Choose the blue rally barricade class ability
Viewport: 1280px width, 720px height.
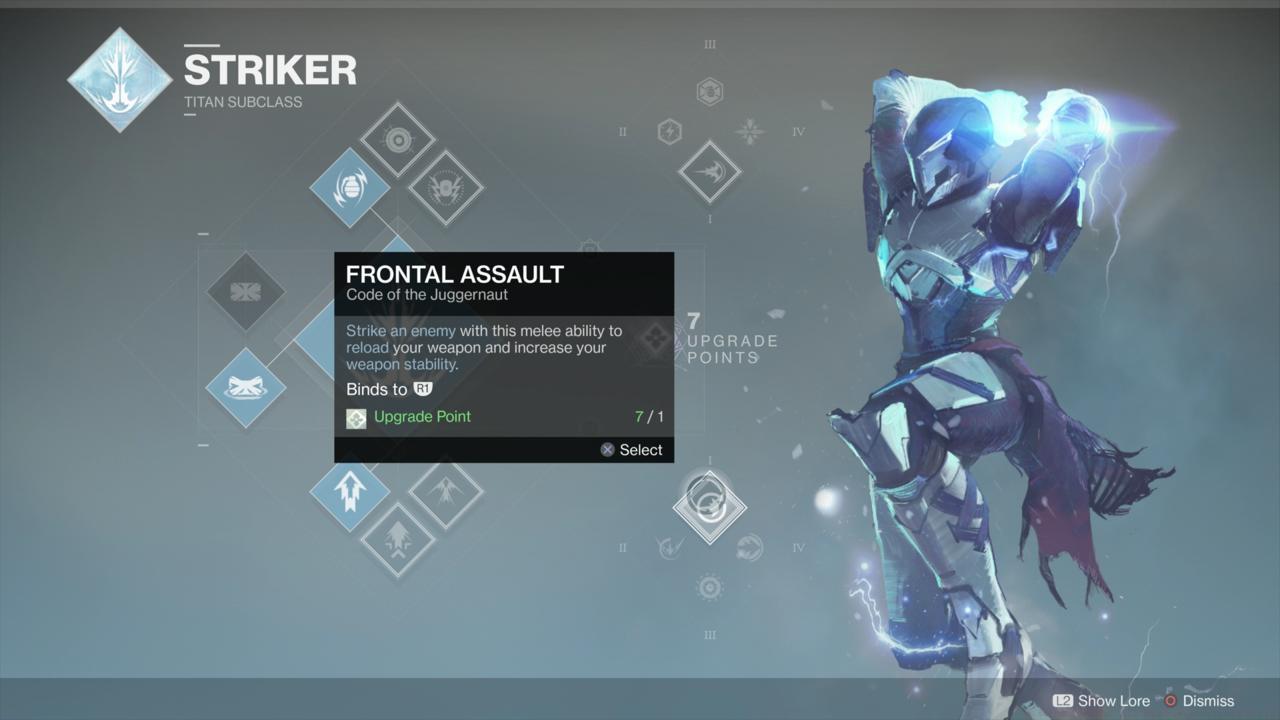[245, 387]
